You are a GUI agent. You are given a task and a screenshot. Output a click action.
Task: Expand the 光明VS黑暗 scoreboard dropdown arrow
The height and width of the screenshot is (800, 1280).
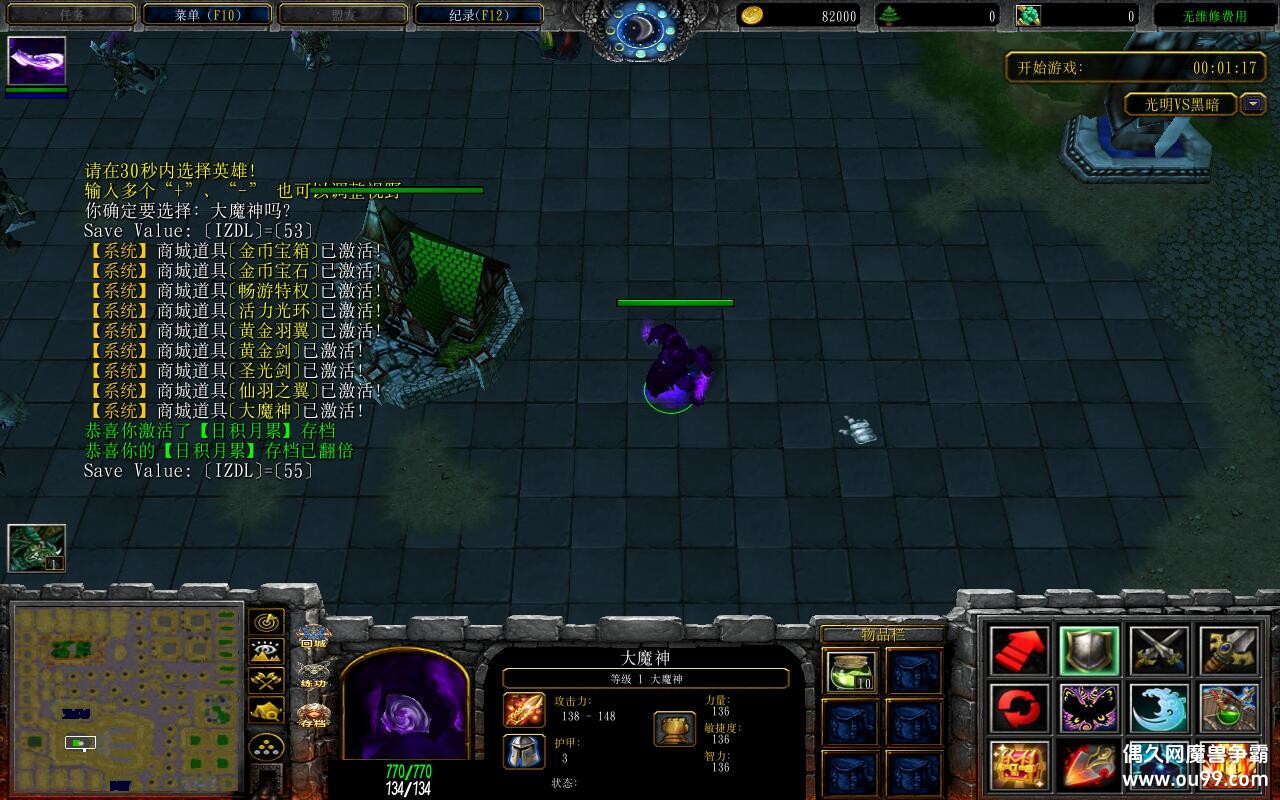pos(1253,104)
